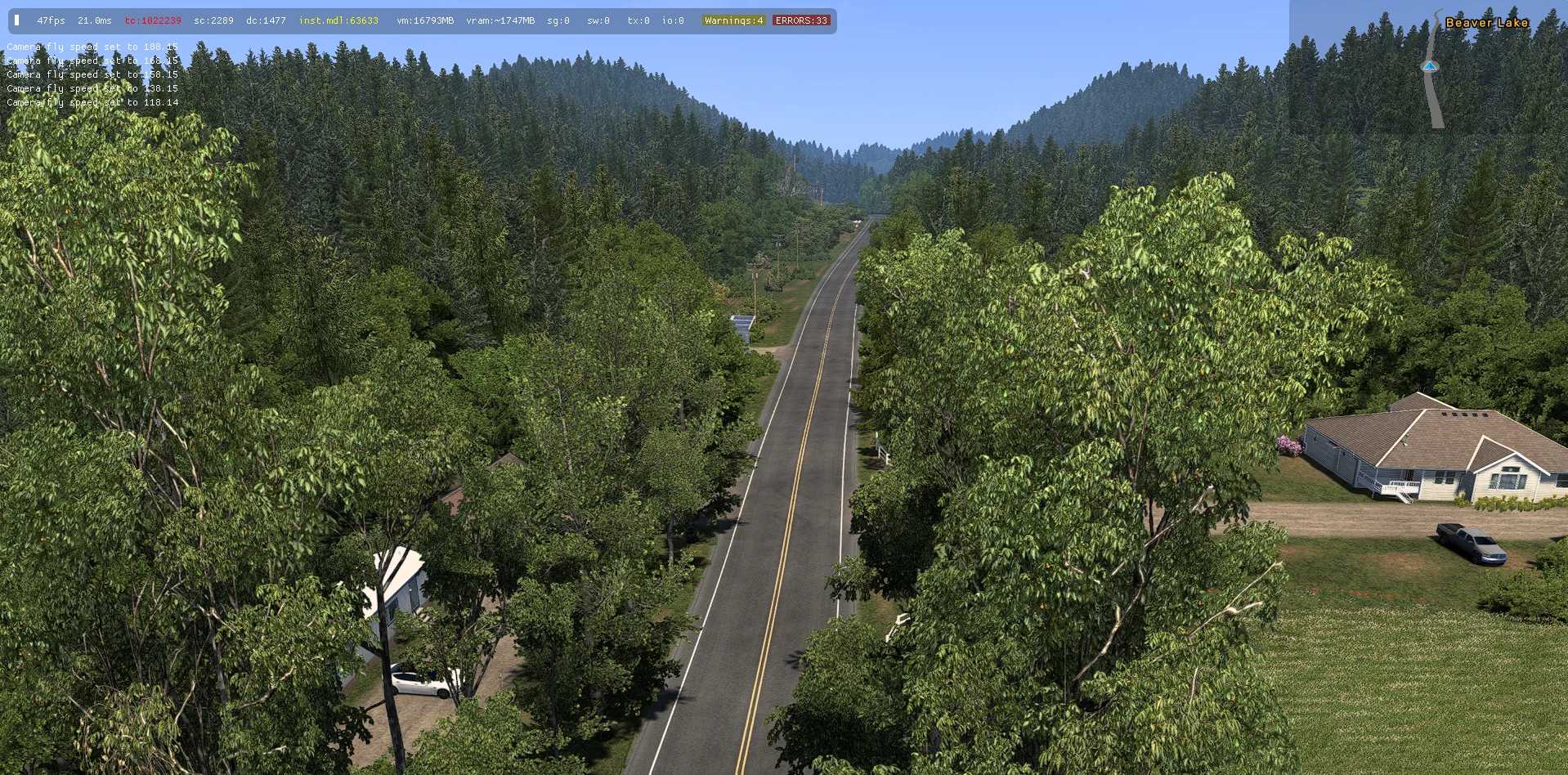Image resolution: width=1568 pixels, height=775 pixels.
Task: Open the red ERRORS indicator
Action: [800, 20]
